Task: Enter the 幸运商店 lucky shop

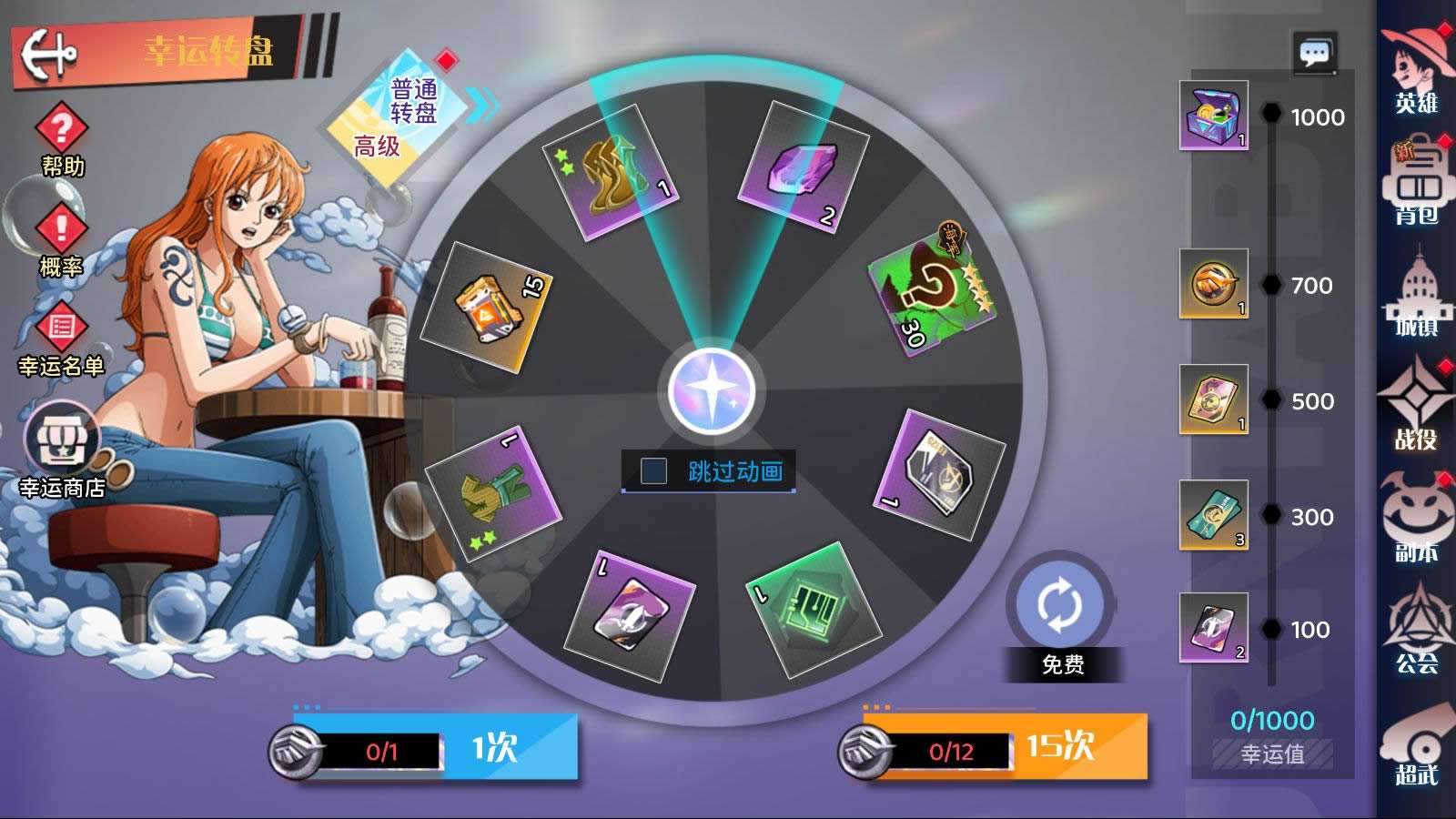Action: (x=62, y=450)
